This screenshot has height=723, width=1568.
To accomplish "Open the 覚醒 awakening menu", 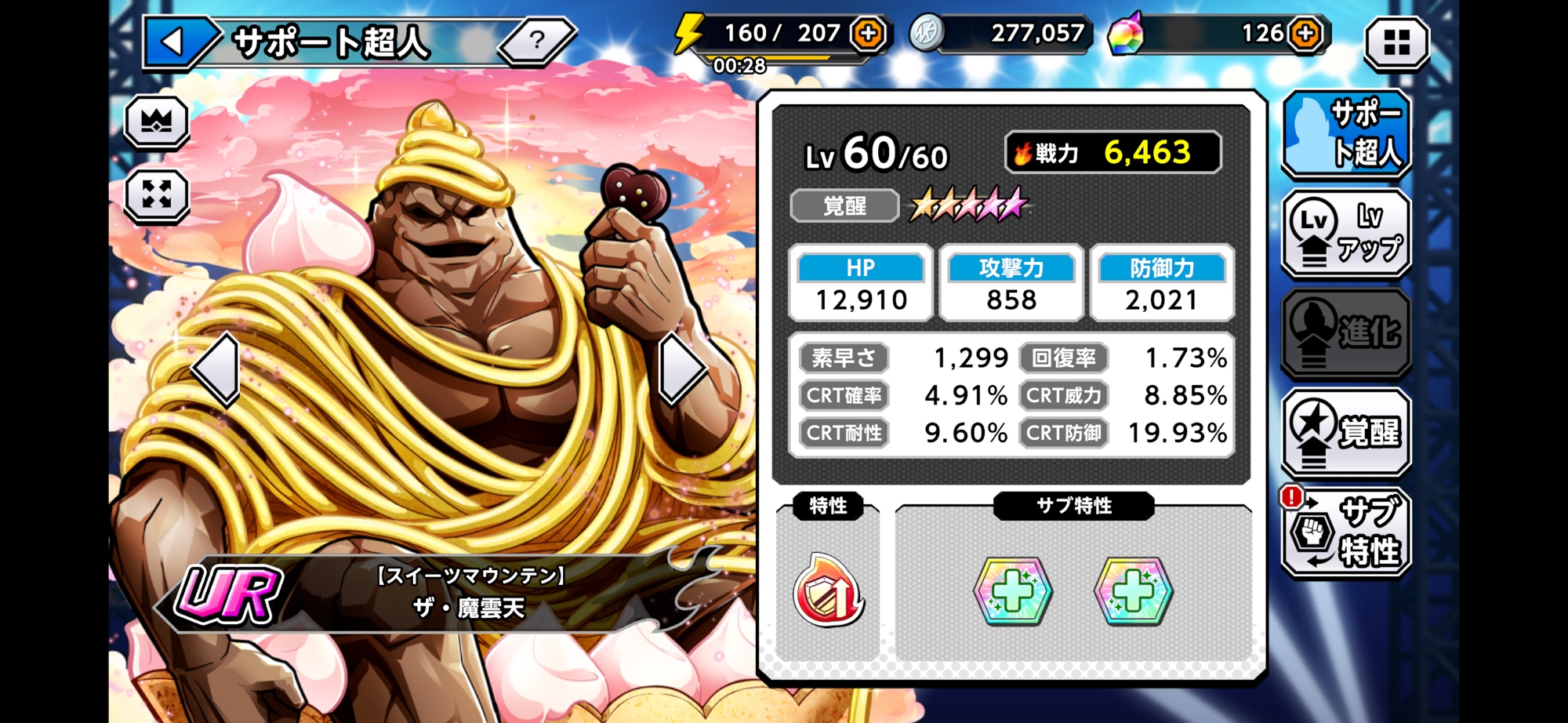I will (x=1346, y=432).
